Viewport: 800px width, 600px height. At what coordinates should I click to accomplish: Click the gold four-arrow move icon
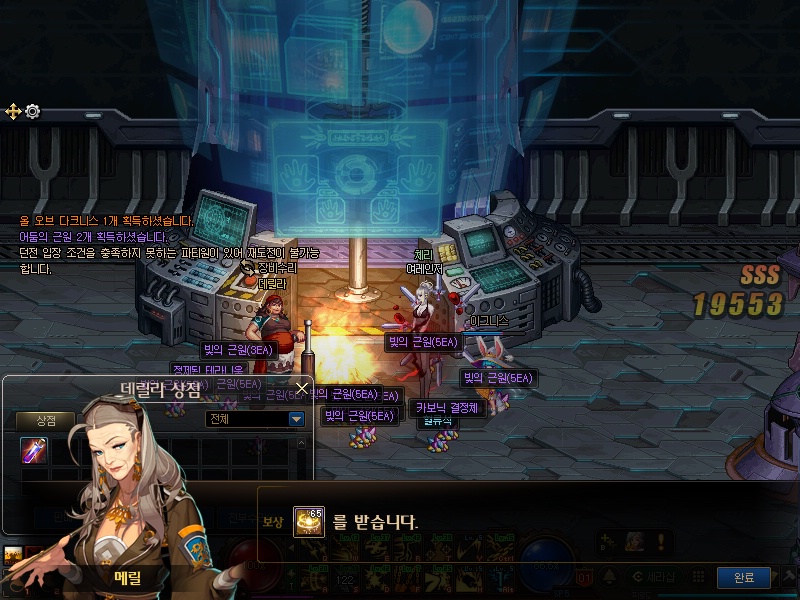14,111
